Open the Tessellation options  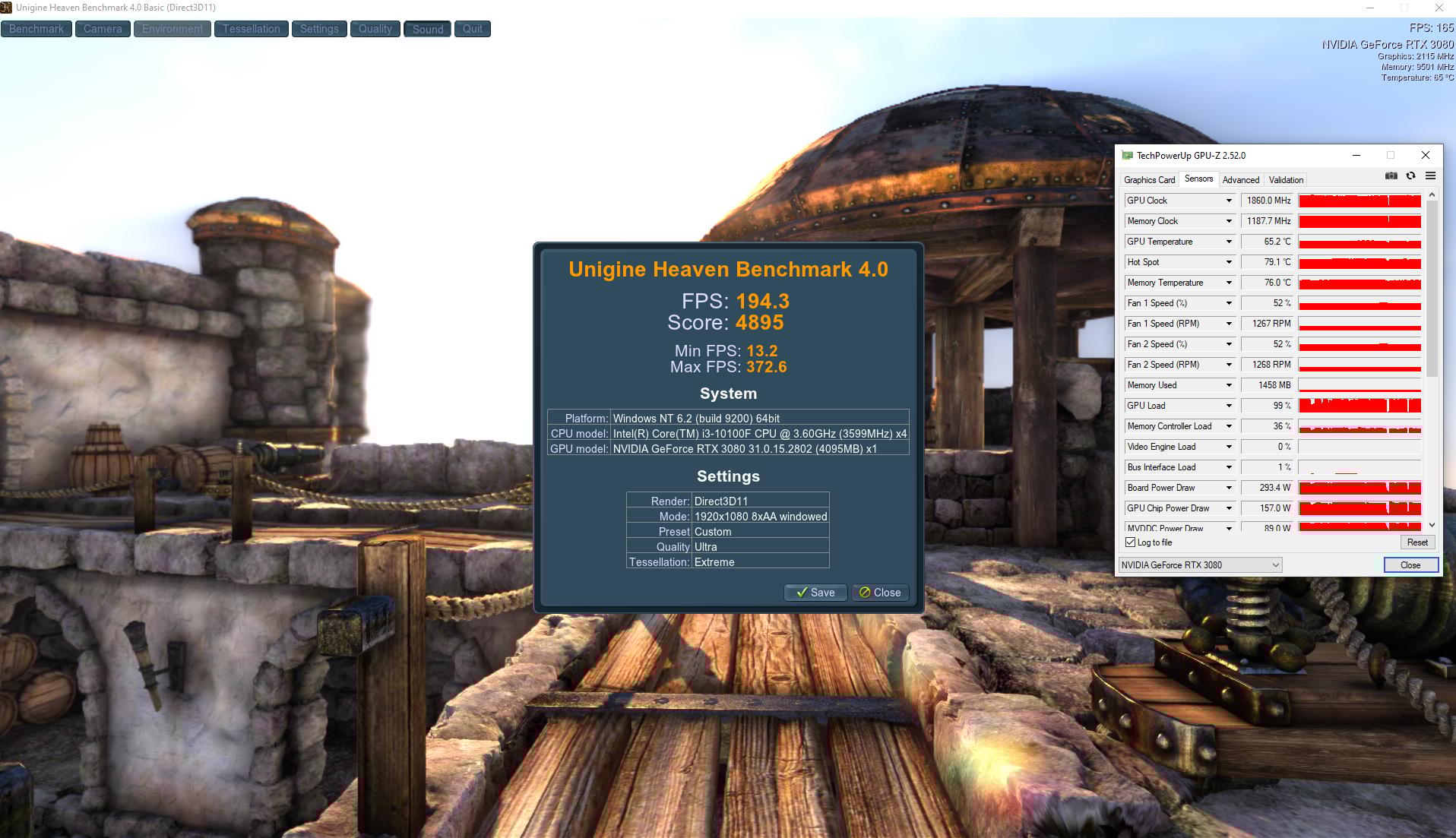pos(251,29)
